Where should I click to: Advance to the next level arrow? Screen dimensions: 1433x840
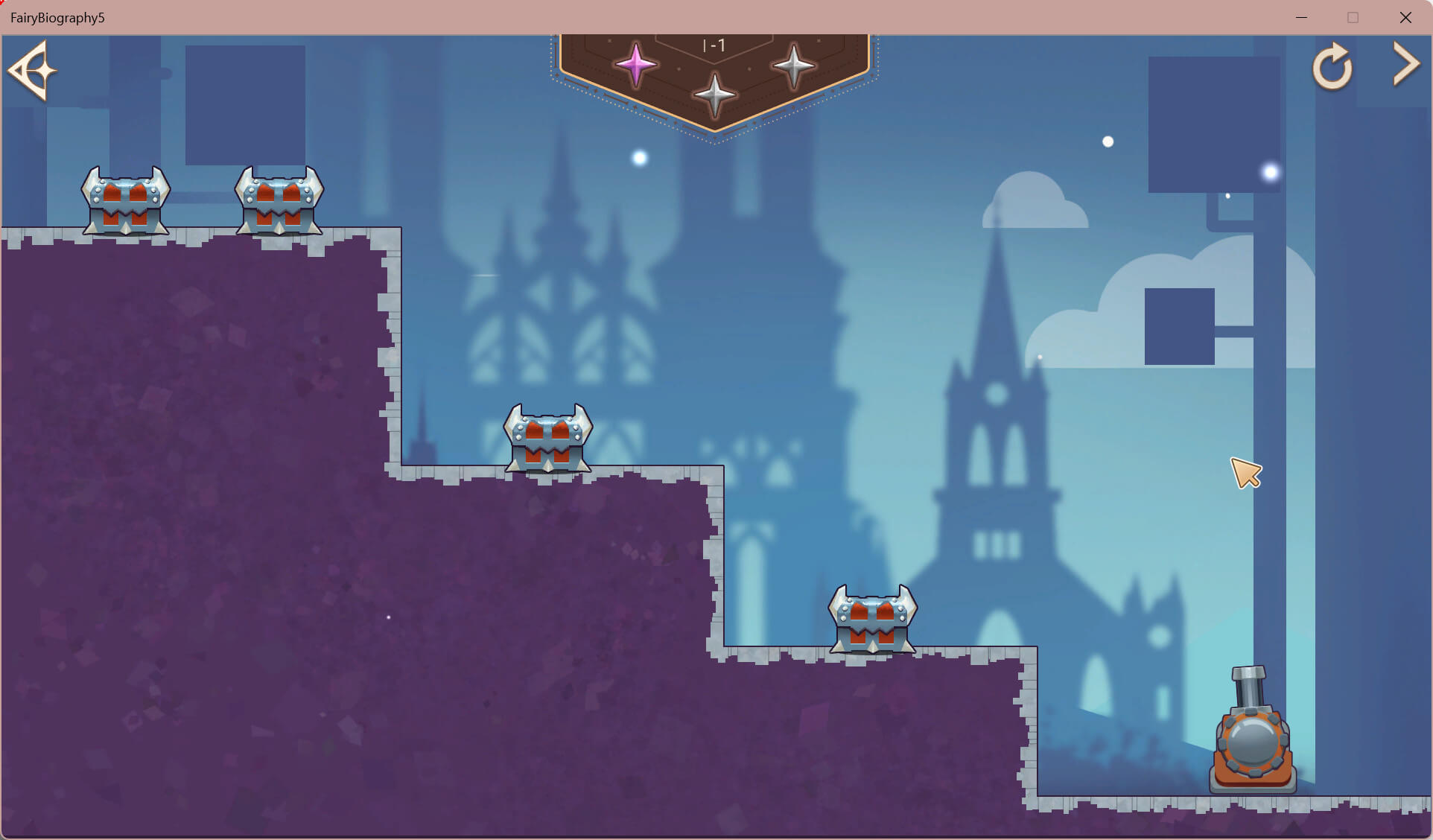(x=1406, y=65)
